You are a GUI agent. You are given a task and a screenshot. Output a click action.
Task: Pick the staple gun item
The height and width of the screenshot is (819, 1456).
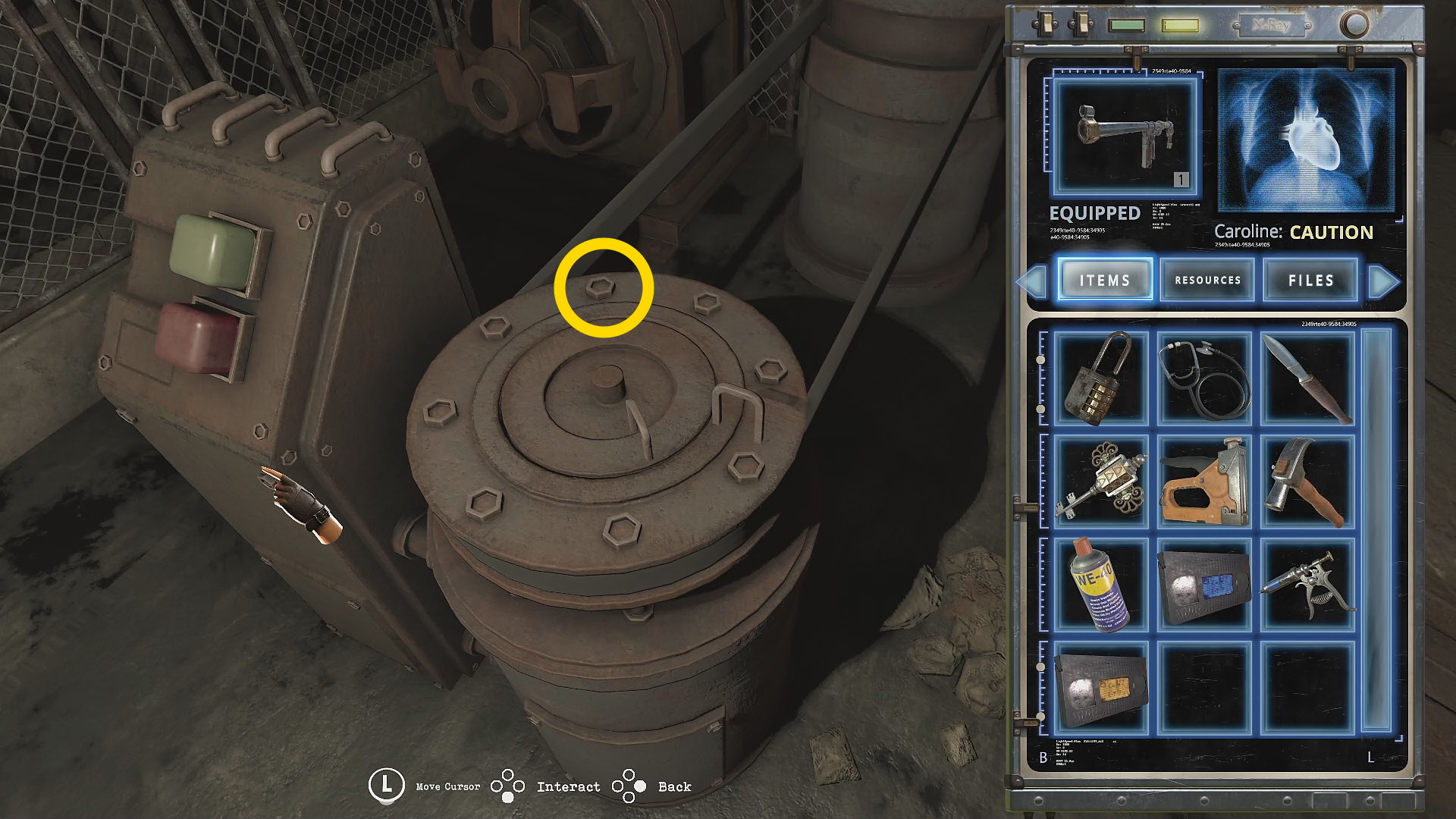point(1204,481)
